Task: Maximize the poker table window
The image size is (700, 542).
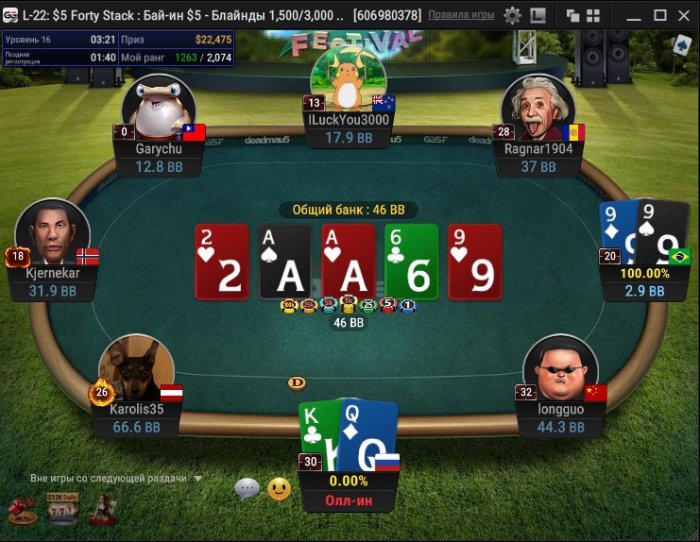Action: 659,15
